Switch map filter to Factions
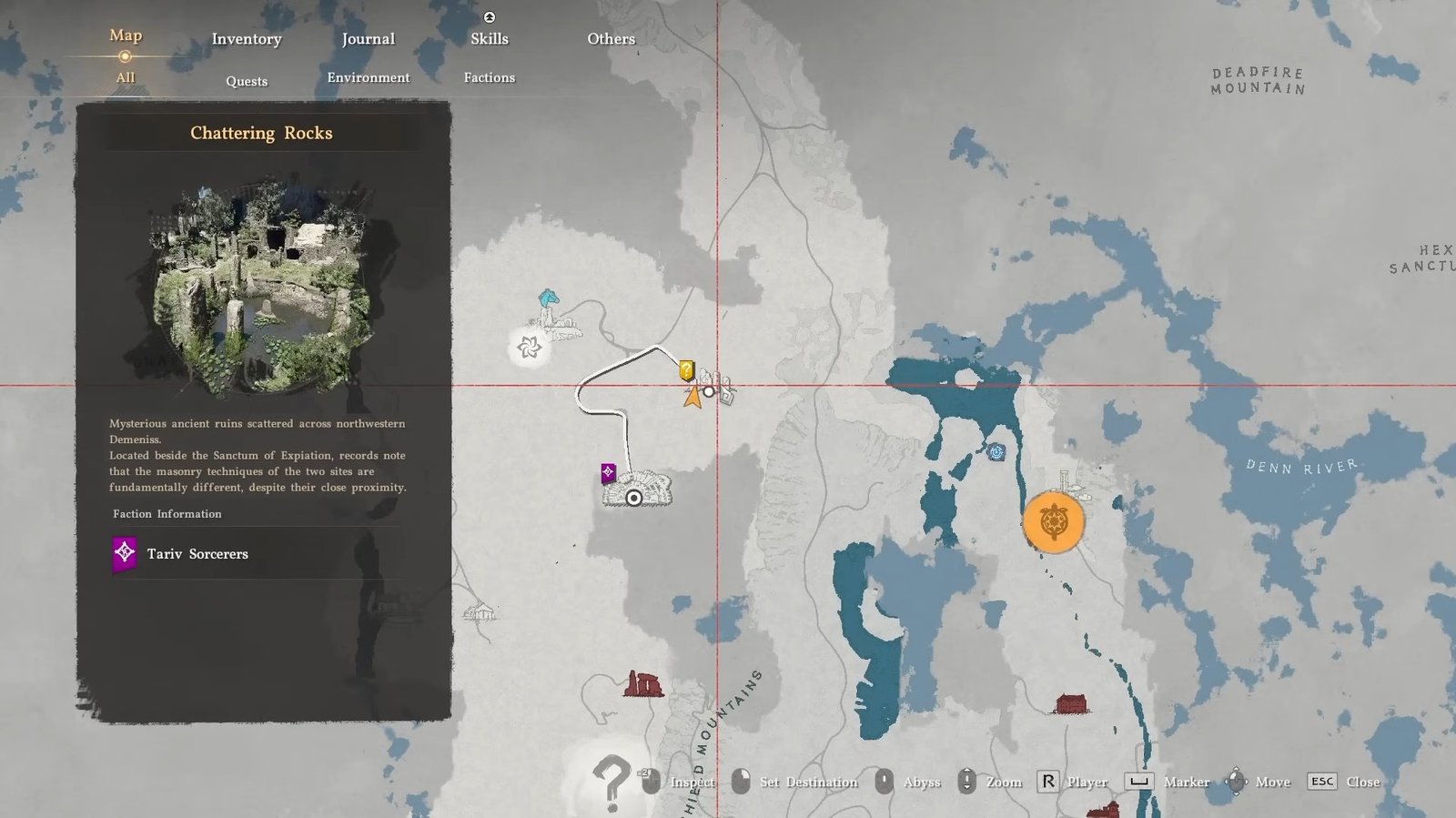This screenshot has height=818, width=1456. [x=489, y=78]
